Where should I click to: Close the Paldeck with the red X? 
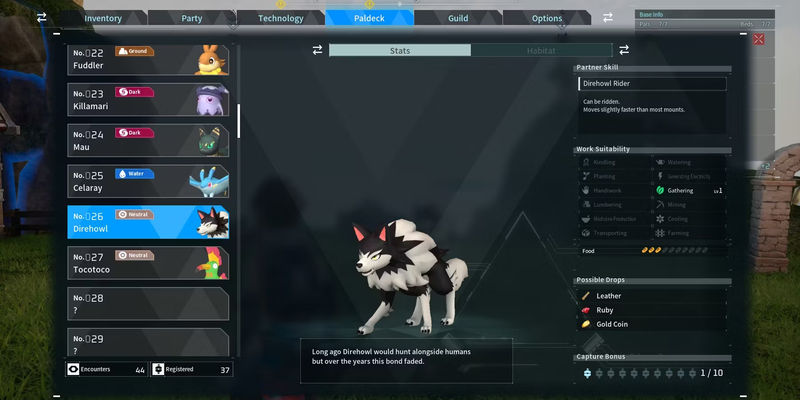[x=758, y=39]
